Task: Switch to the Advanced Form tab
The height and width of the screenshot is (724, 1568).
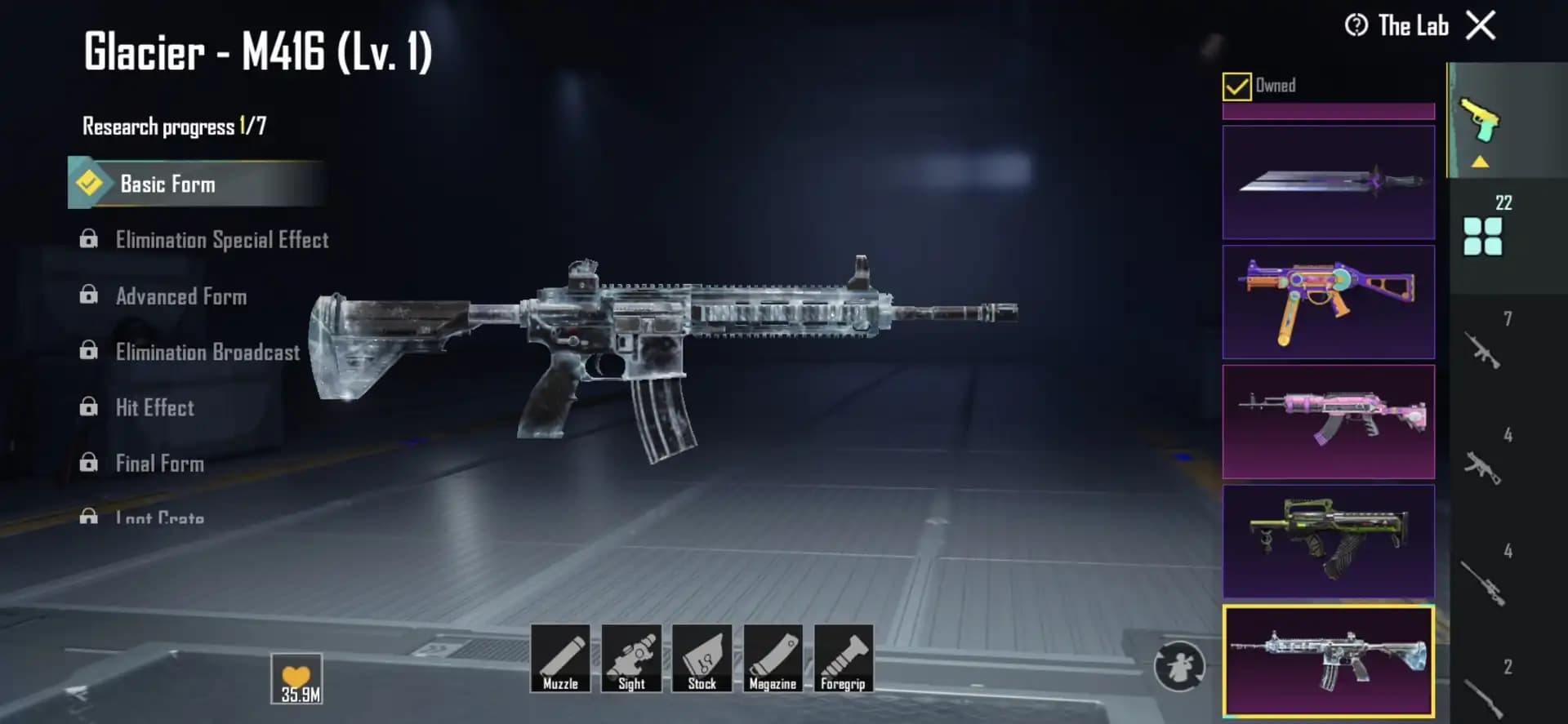Action: [x=181, y=296]
